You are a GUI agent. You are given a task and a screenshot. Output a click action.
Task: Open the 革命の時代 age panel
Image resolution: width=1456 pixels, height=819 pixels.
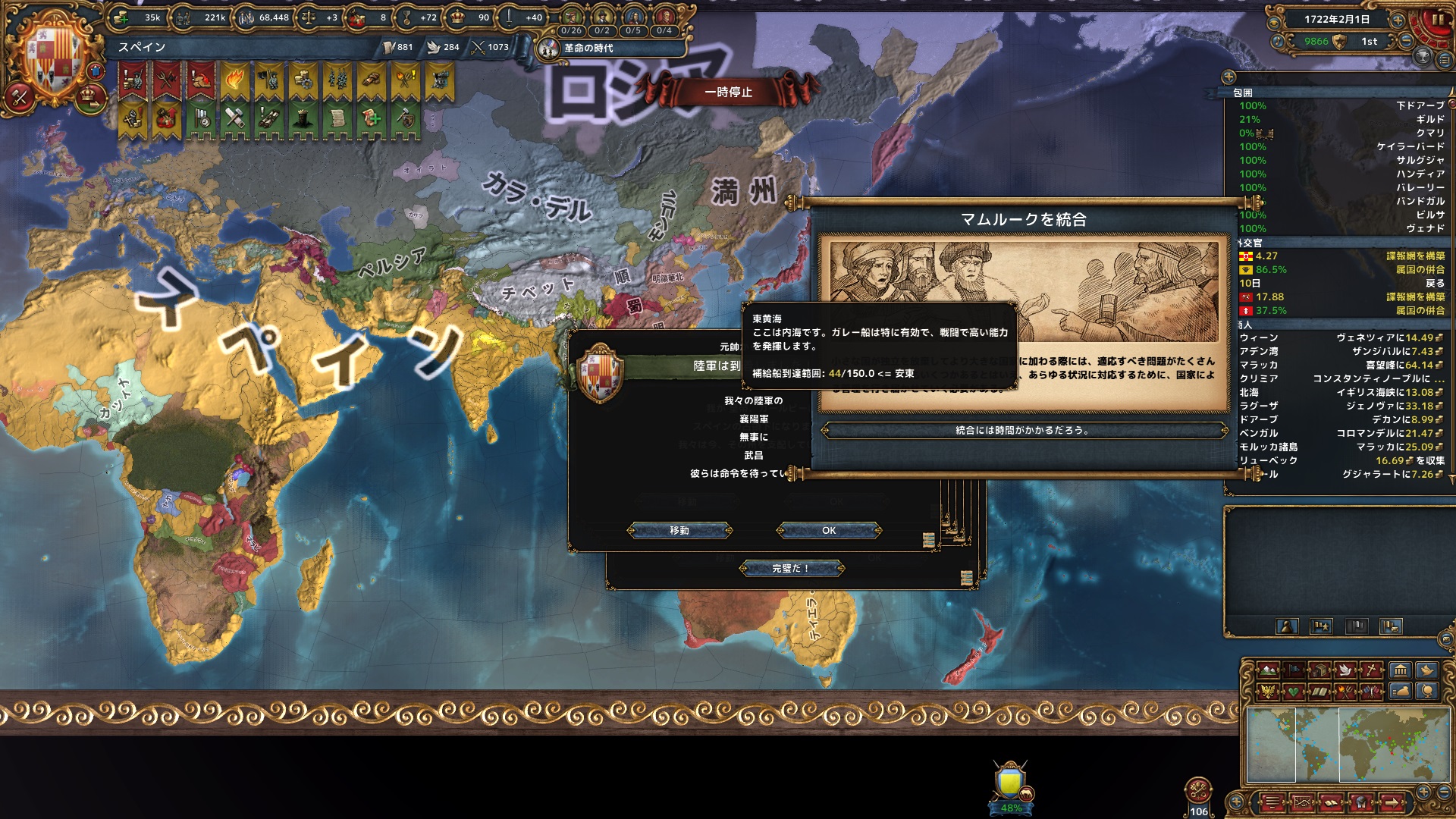[x=587, y=48]
